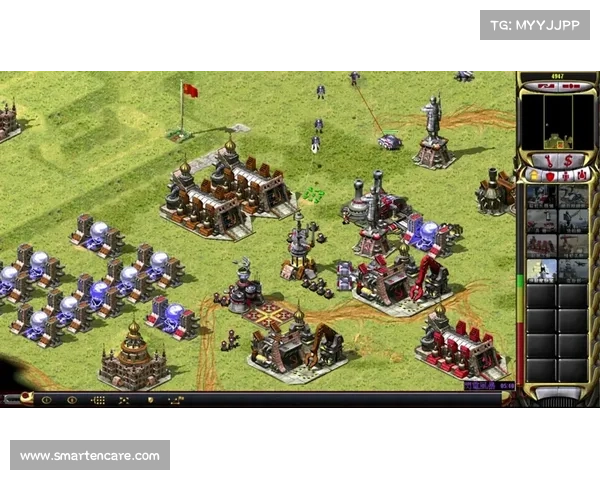Open the infantry production tab
The width and height of the screenshot is (600, 480).
click(566, 176)
